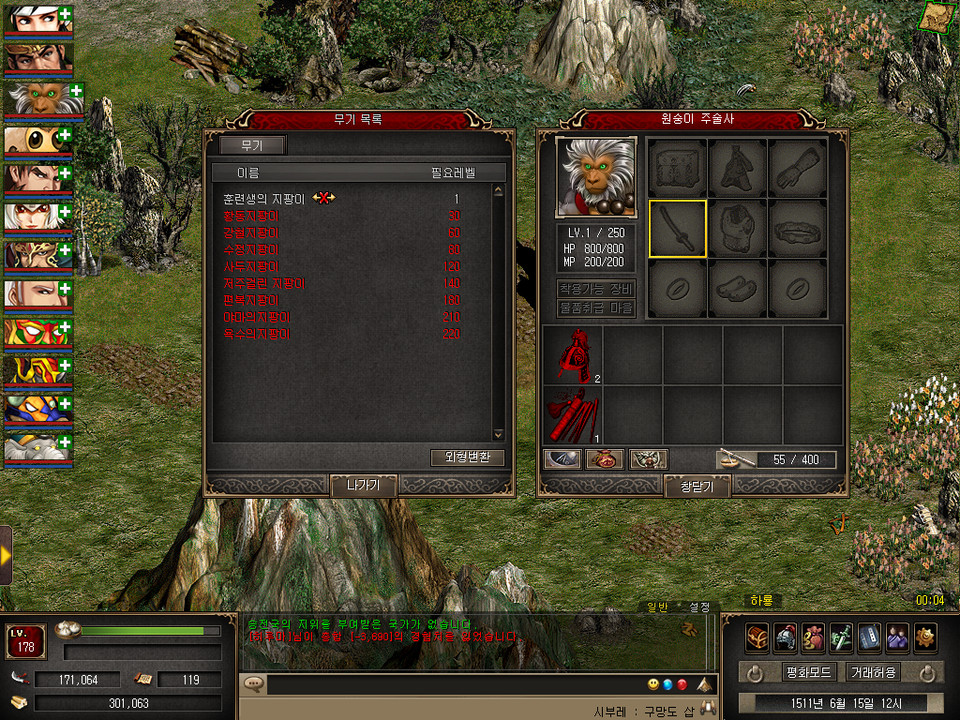Select red armor item with count 2
The height and width of the screenshot is (720, 960).
[572, 356]
